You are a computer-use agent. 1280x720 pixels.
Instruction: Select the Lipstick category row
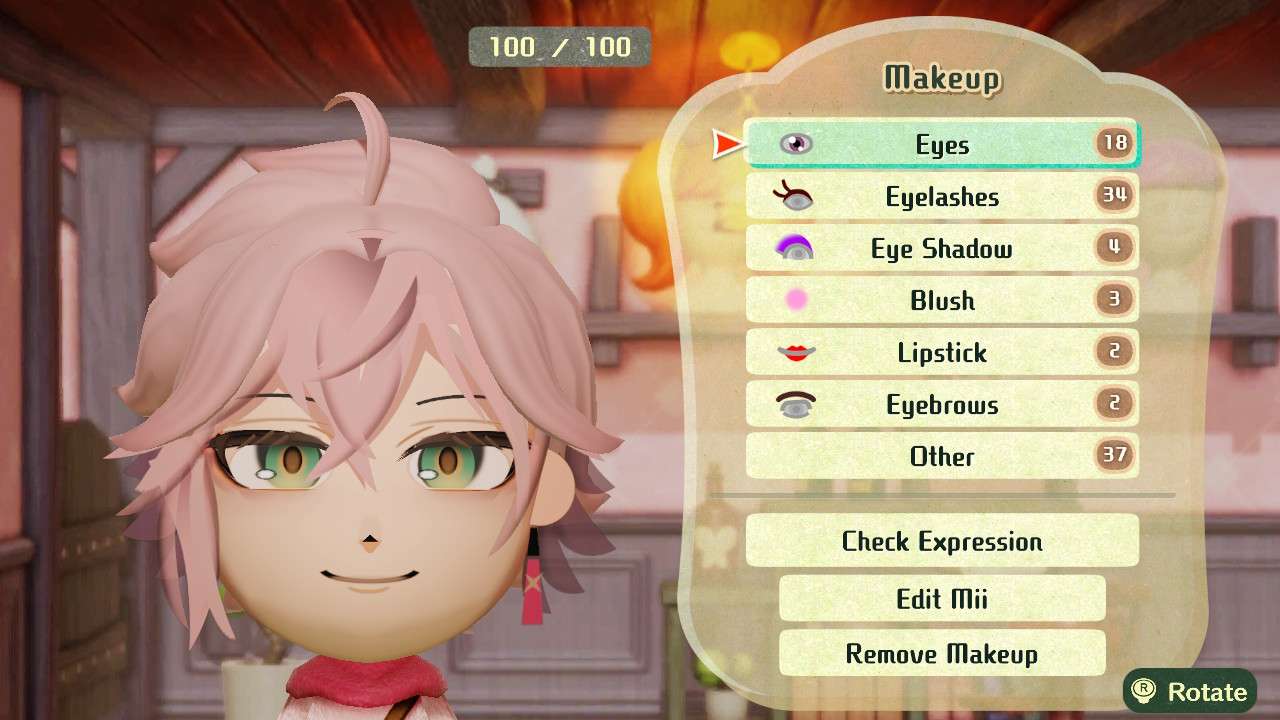coord(940,352)
